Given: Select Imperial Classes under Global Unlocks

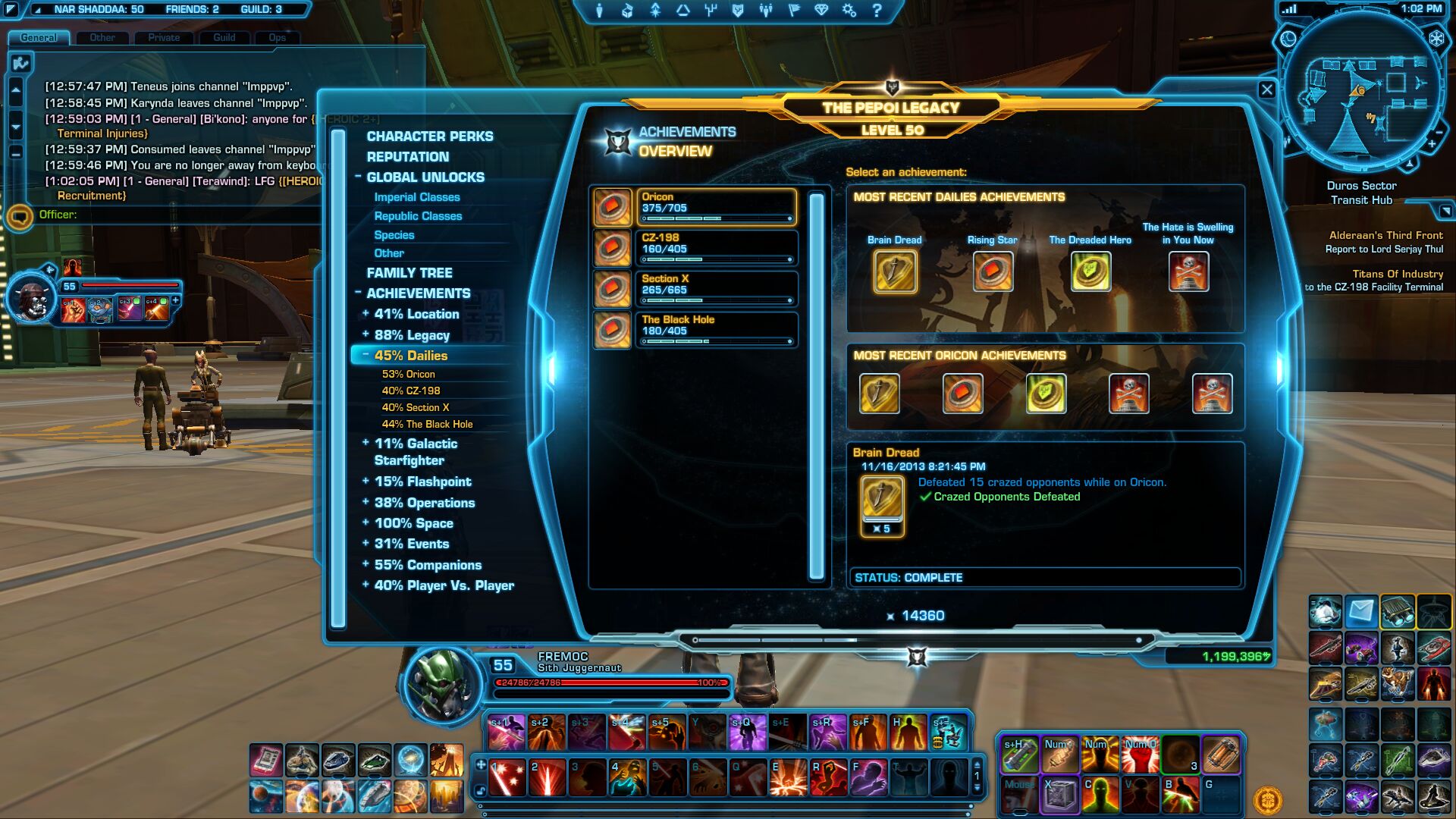Looking at the screenshot, I should [416, 197].
